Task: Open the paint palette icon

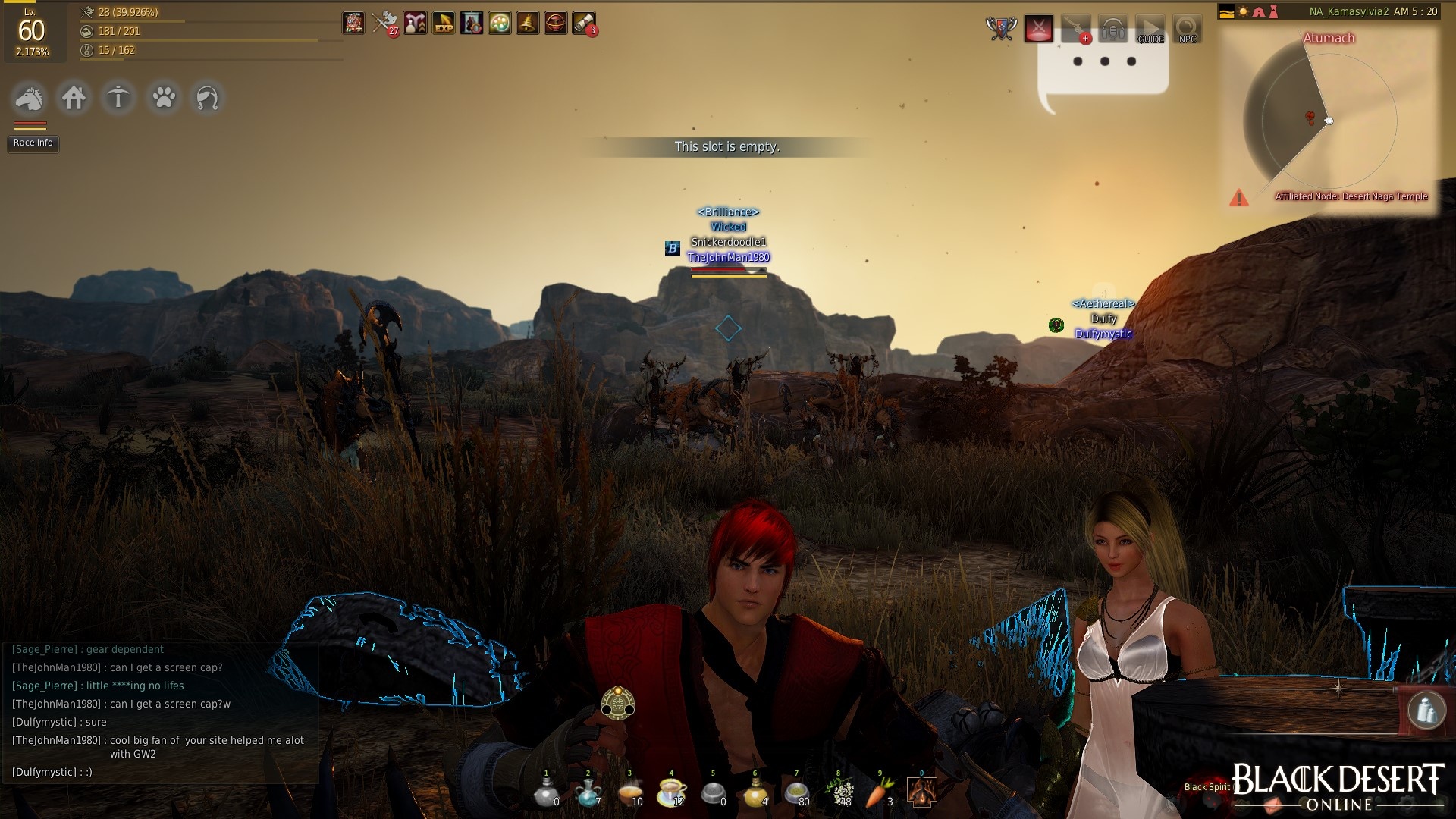Action: pyautogui.click(x=499, y=24)
